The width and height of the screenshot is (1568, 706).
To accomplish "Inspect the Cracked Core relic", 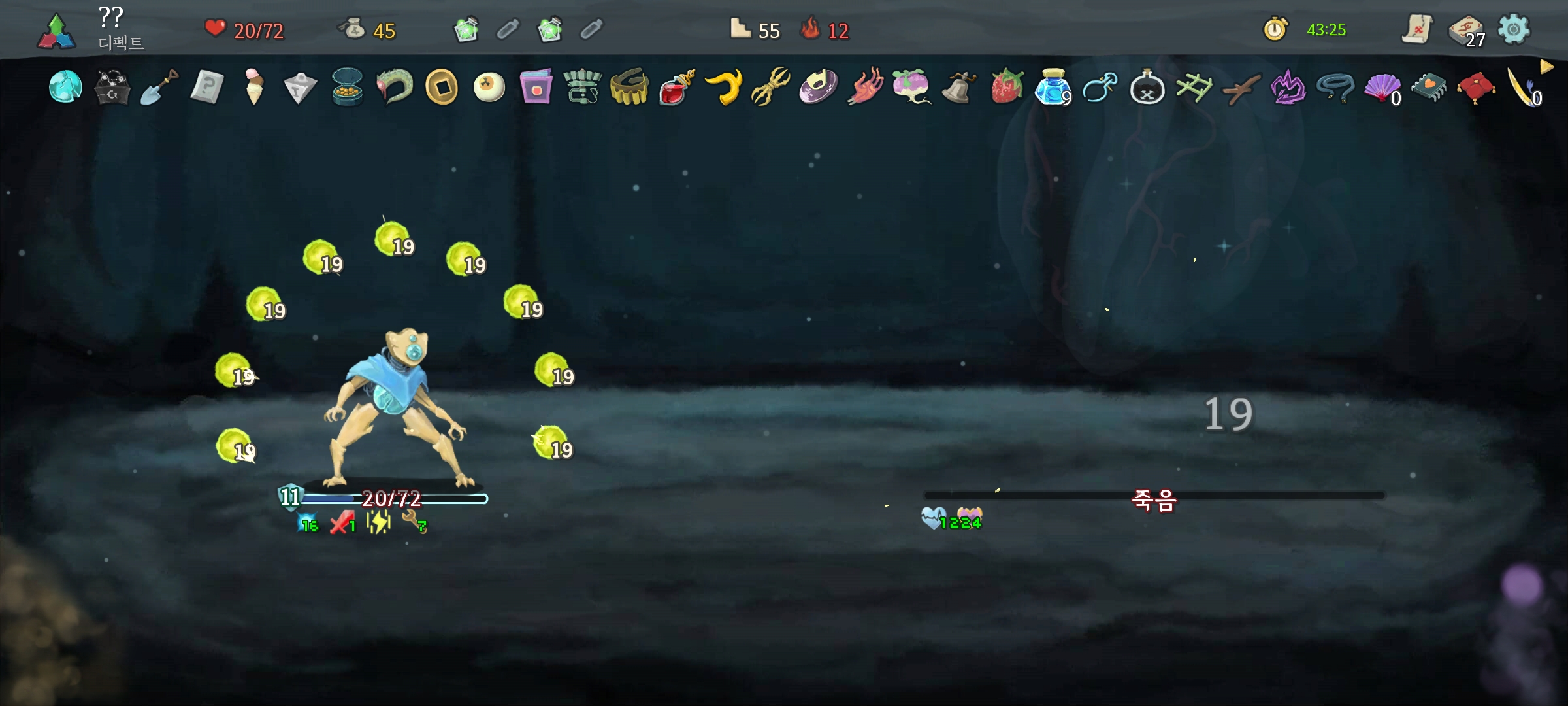I will [x=65, y=87].
